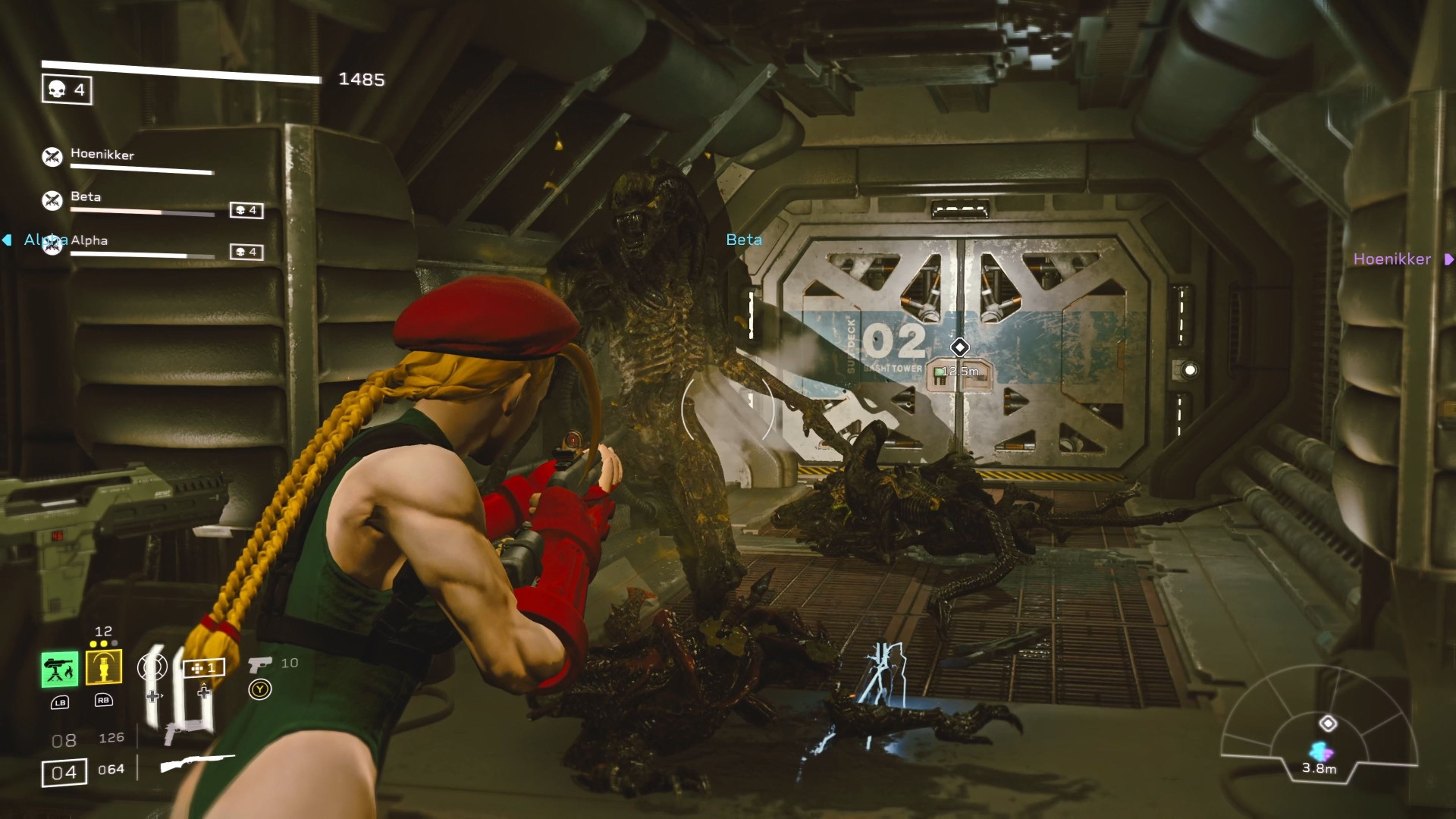Screen dimensions: 1456x819
Task: Click the skull badge next to Alpha
Action: coord(246,251)
